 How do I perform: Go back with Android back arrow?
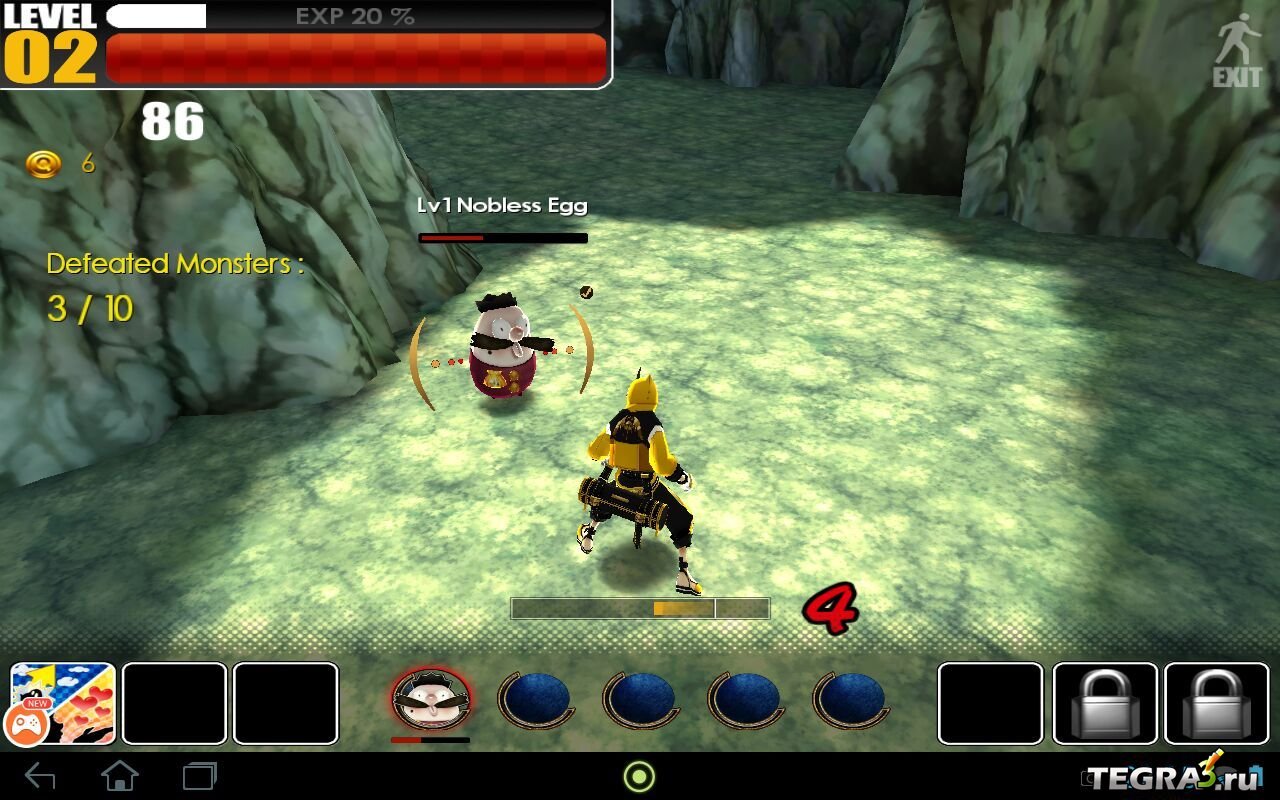[40, 776]
